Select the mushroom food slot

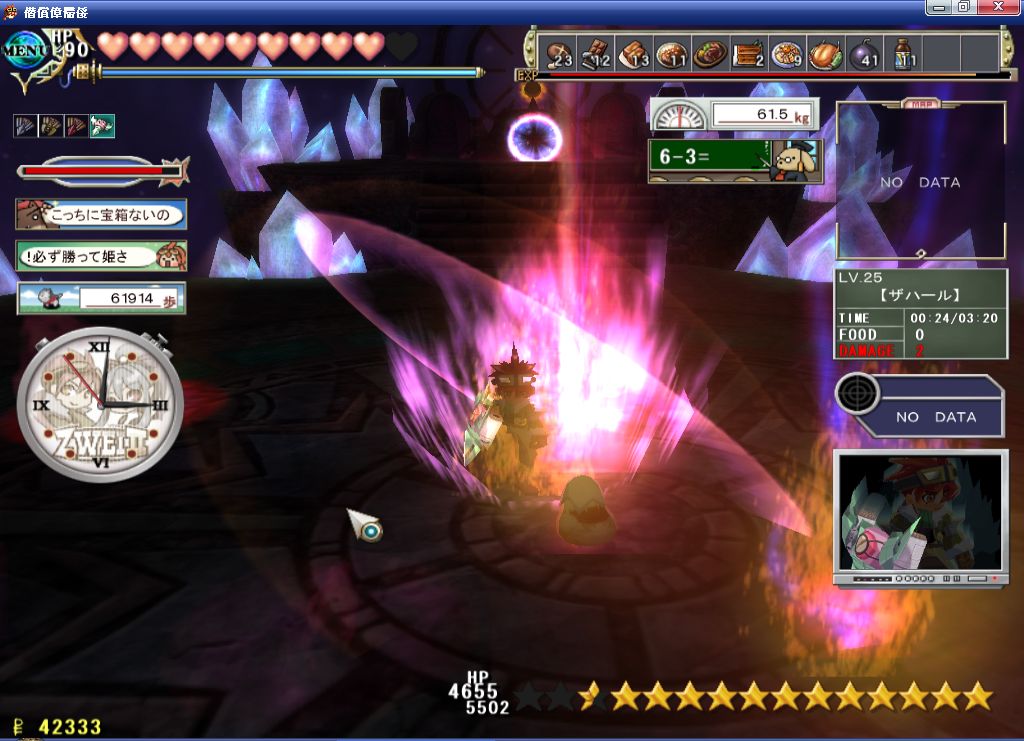pos(557,53)
